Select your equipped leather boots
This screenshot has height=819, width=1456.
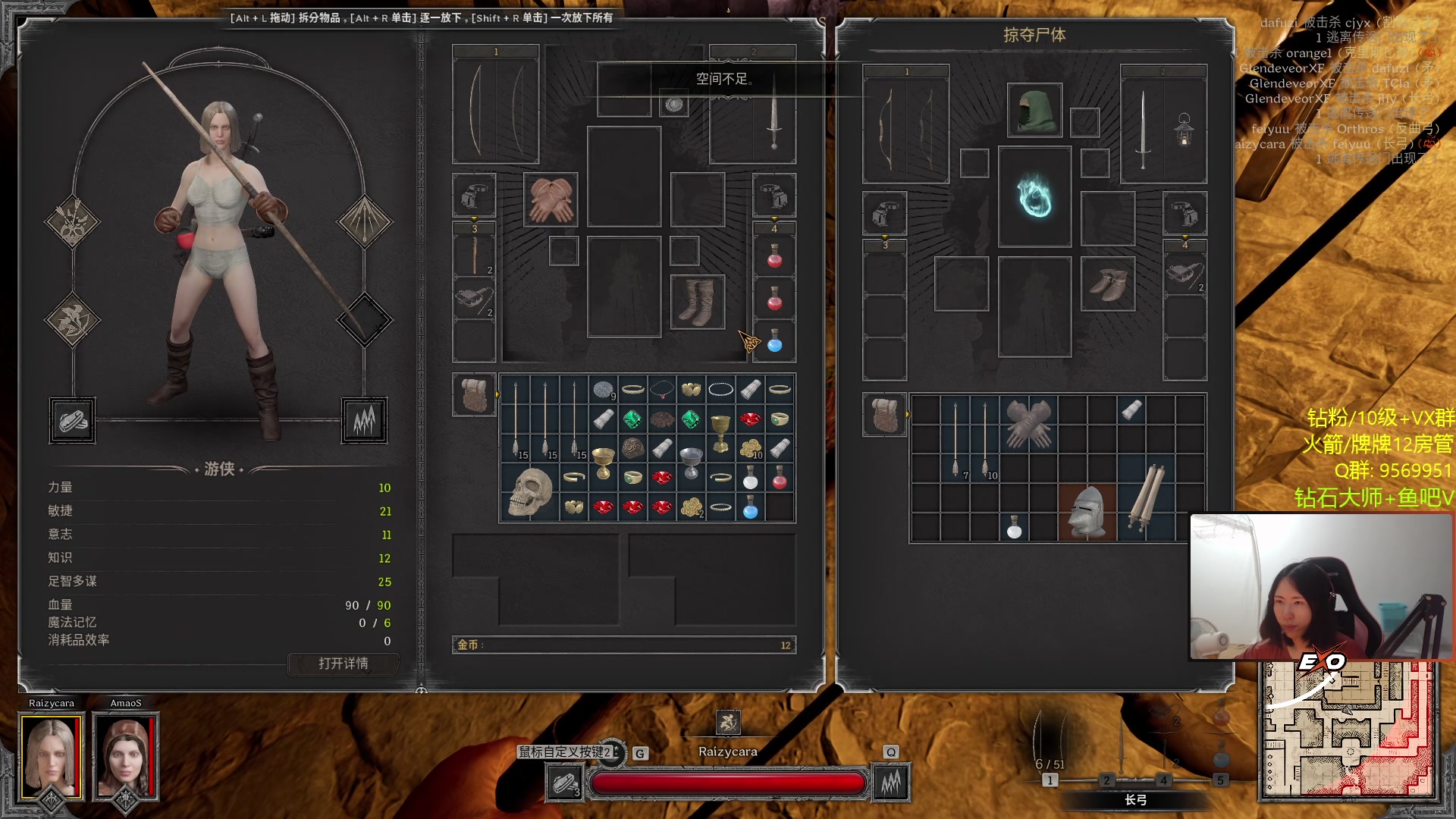point(697,302)
